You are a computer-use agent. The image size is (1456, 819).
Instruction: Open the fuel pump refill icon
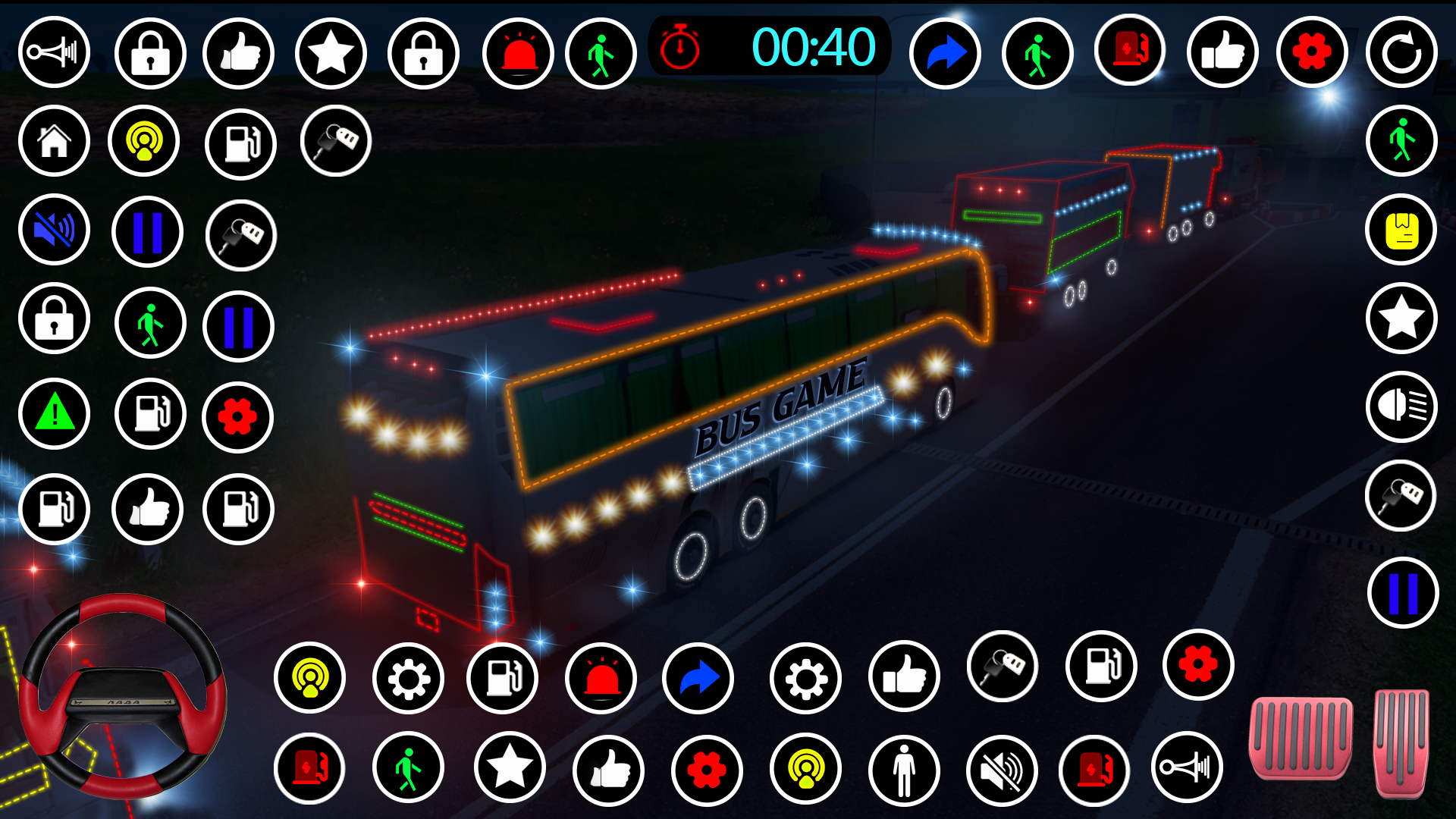point(240,141)
